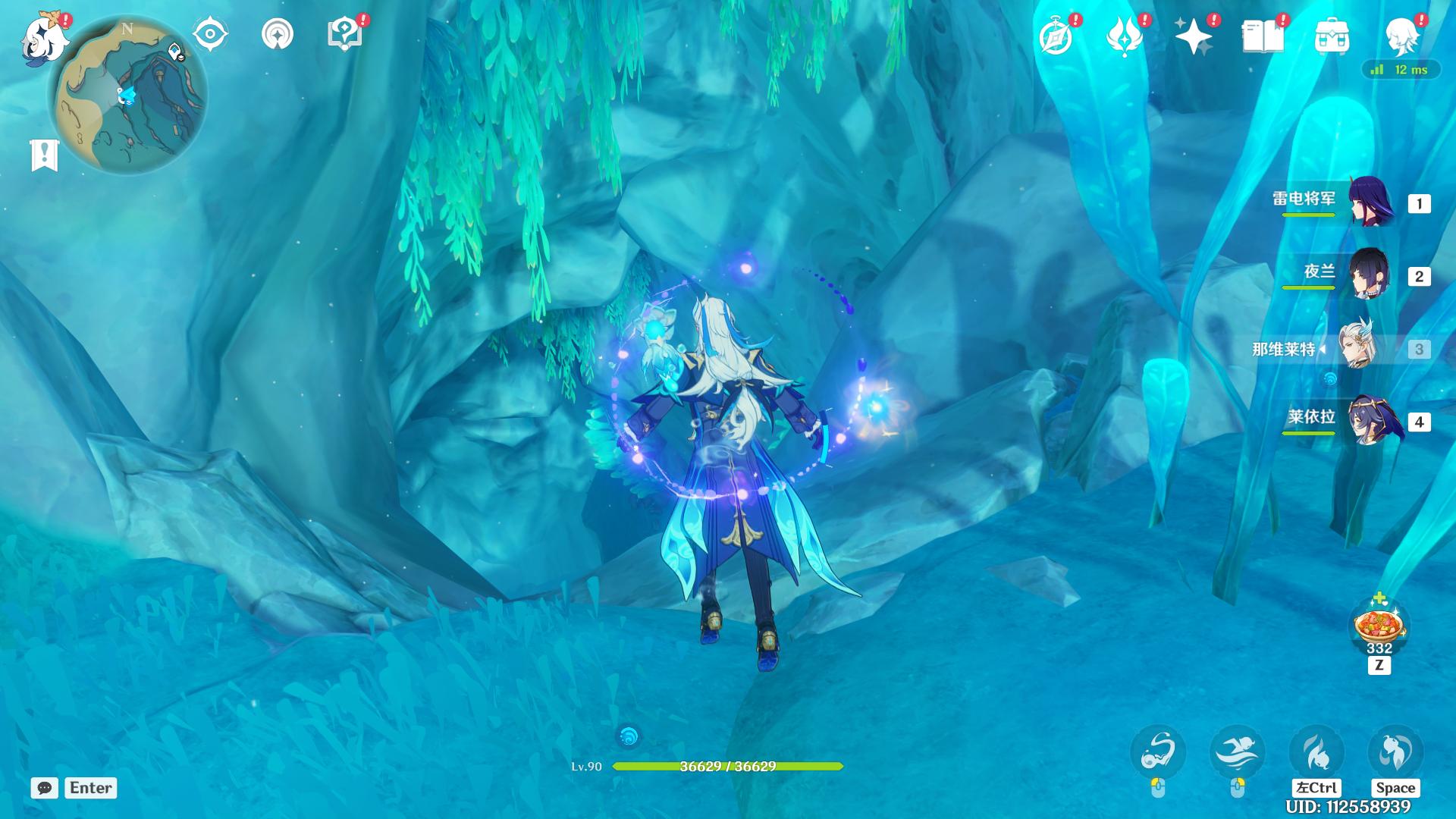Viewport: 1456px width, 819px height.
Task: Open the adventurer handbook book icon
Action: pyautogui.click(x=1263, y=36)
